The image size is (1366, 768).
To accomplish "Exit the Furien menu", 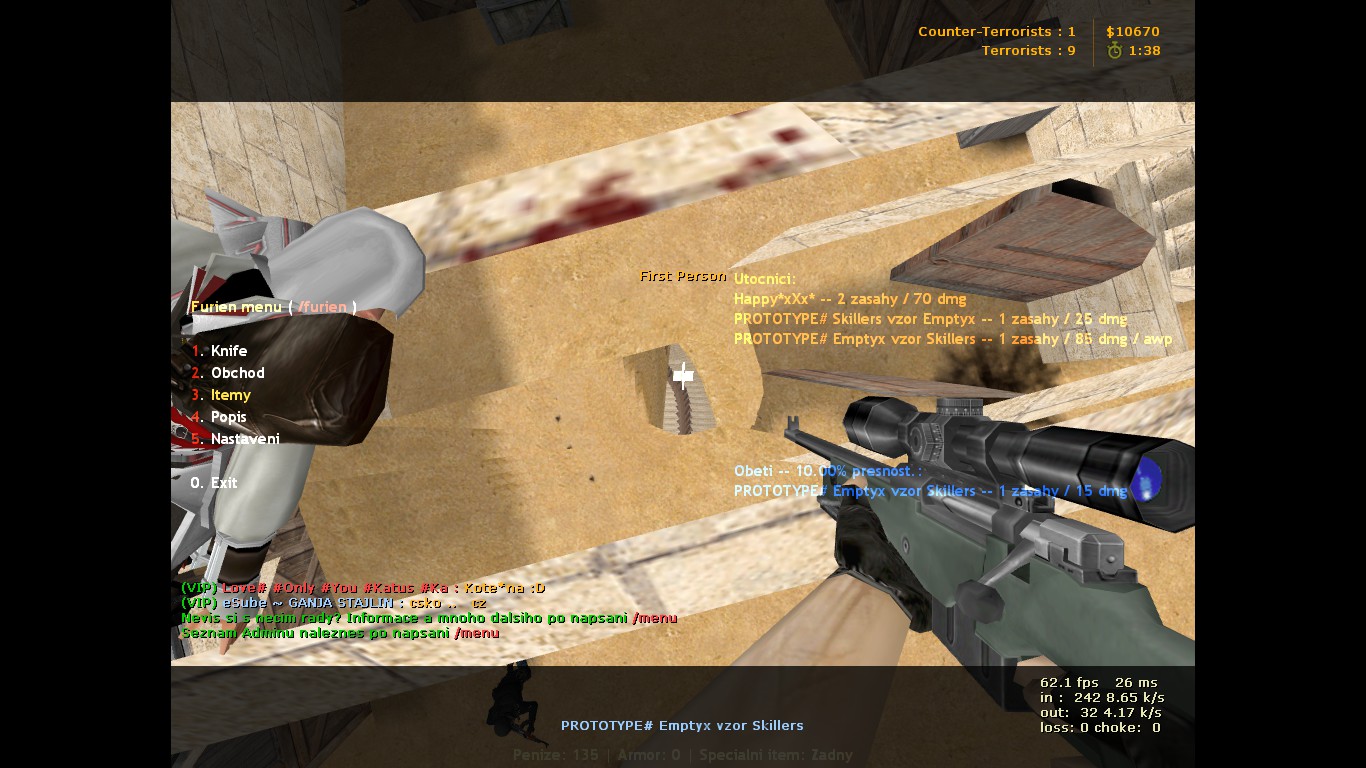I will click(223, 483).
